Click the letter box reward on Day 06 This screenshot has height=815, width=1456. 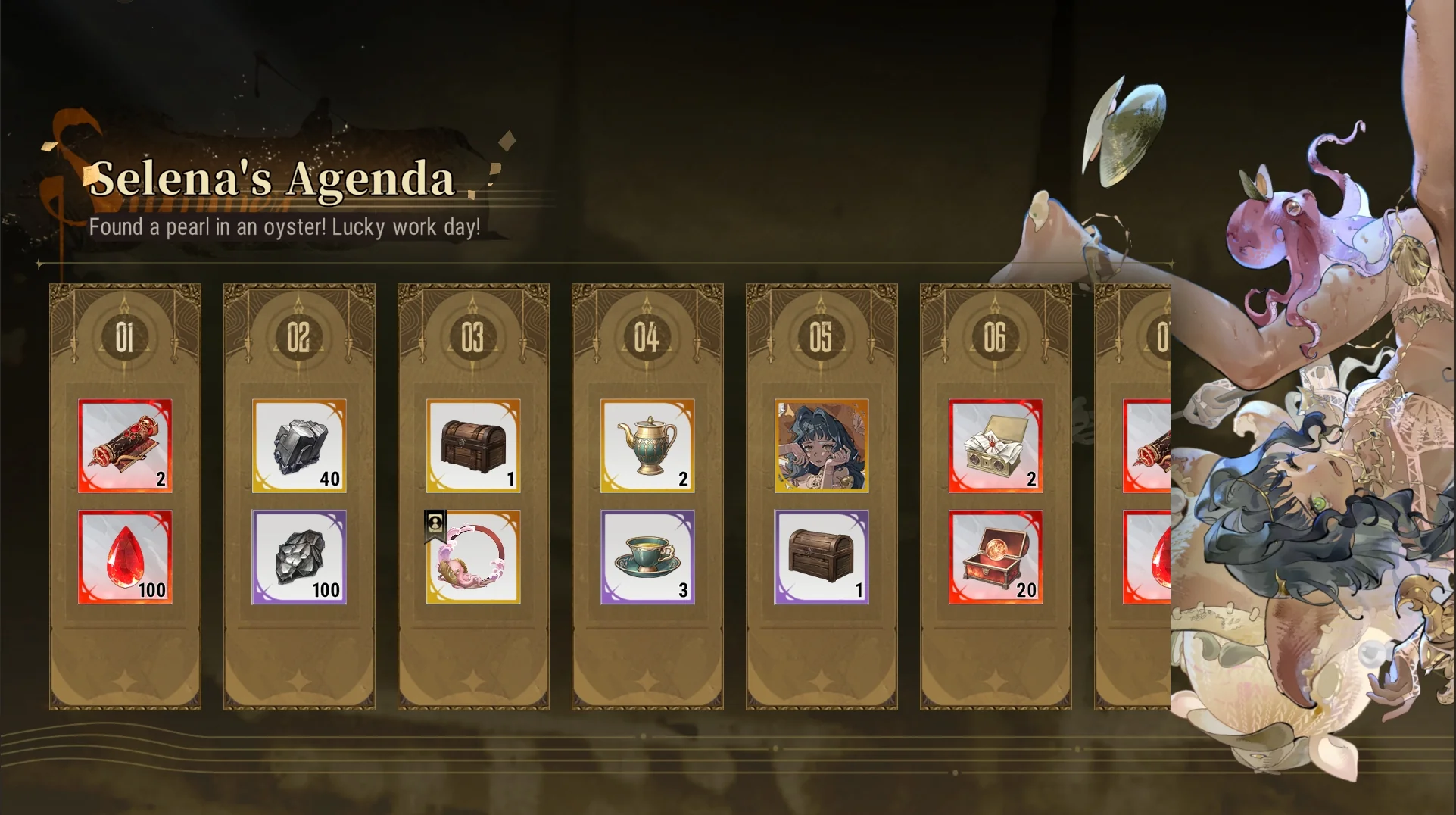994,447
